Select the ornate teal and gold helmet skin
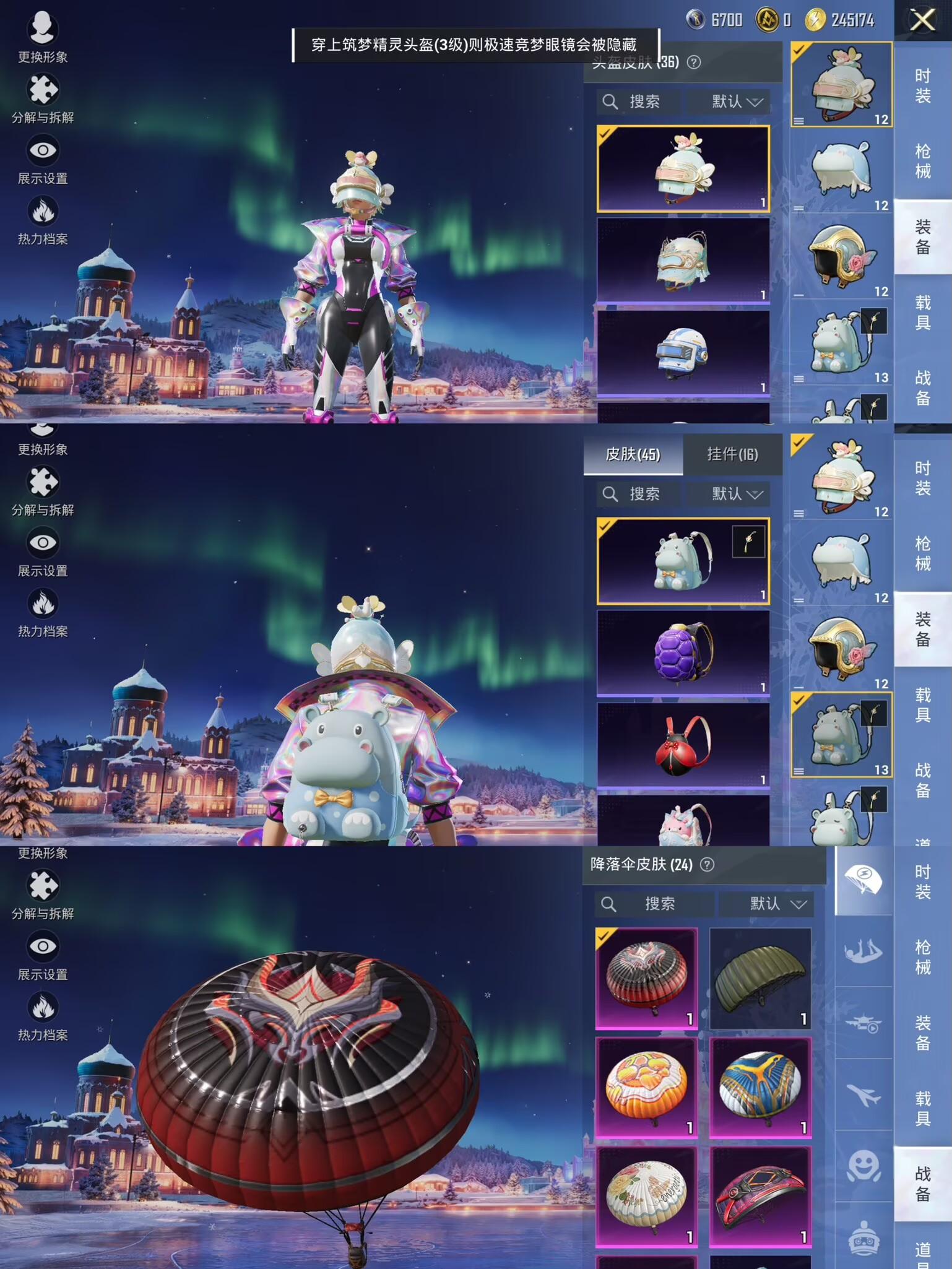This screenshot has height=1269, width=952. point(683,261)
